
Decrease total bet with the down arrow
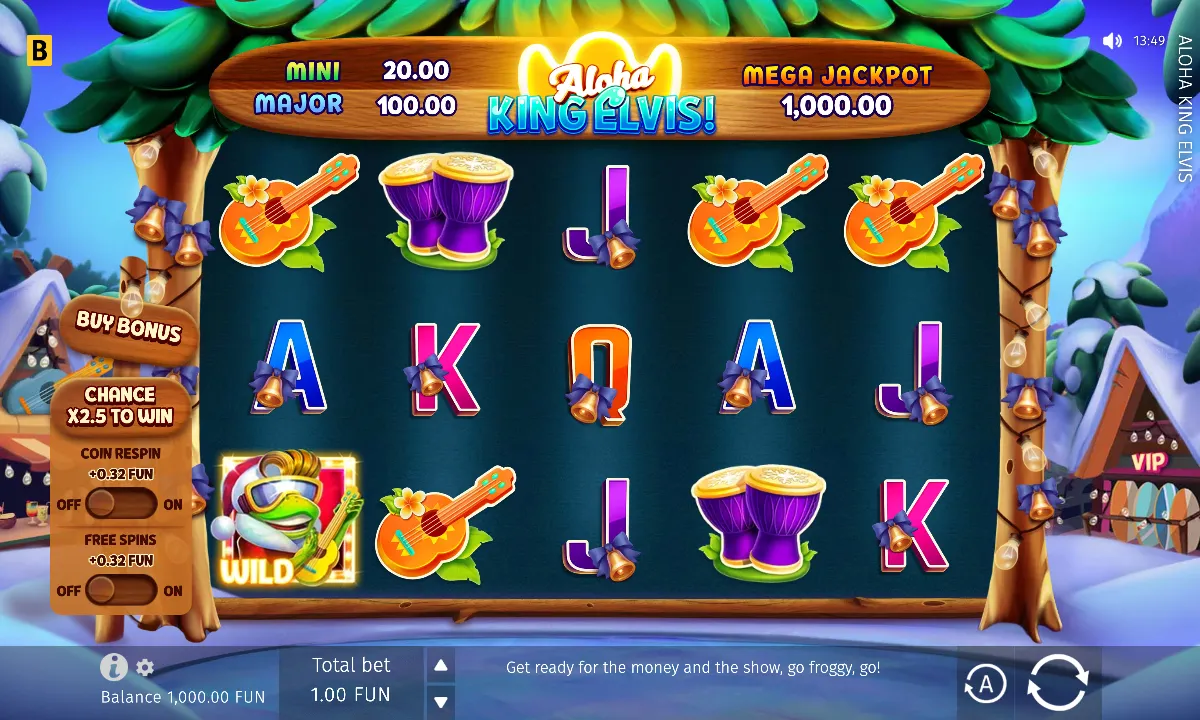coord(440,700)
